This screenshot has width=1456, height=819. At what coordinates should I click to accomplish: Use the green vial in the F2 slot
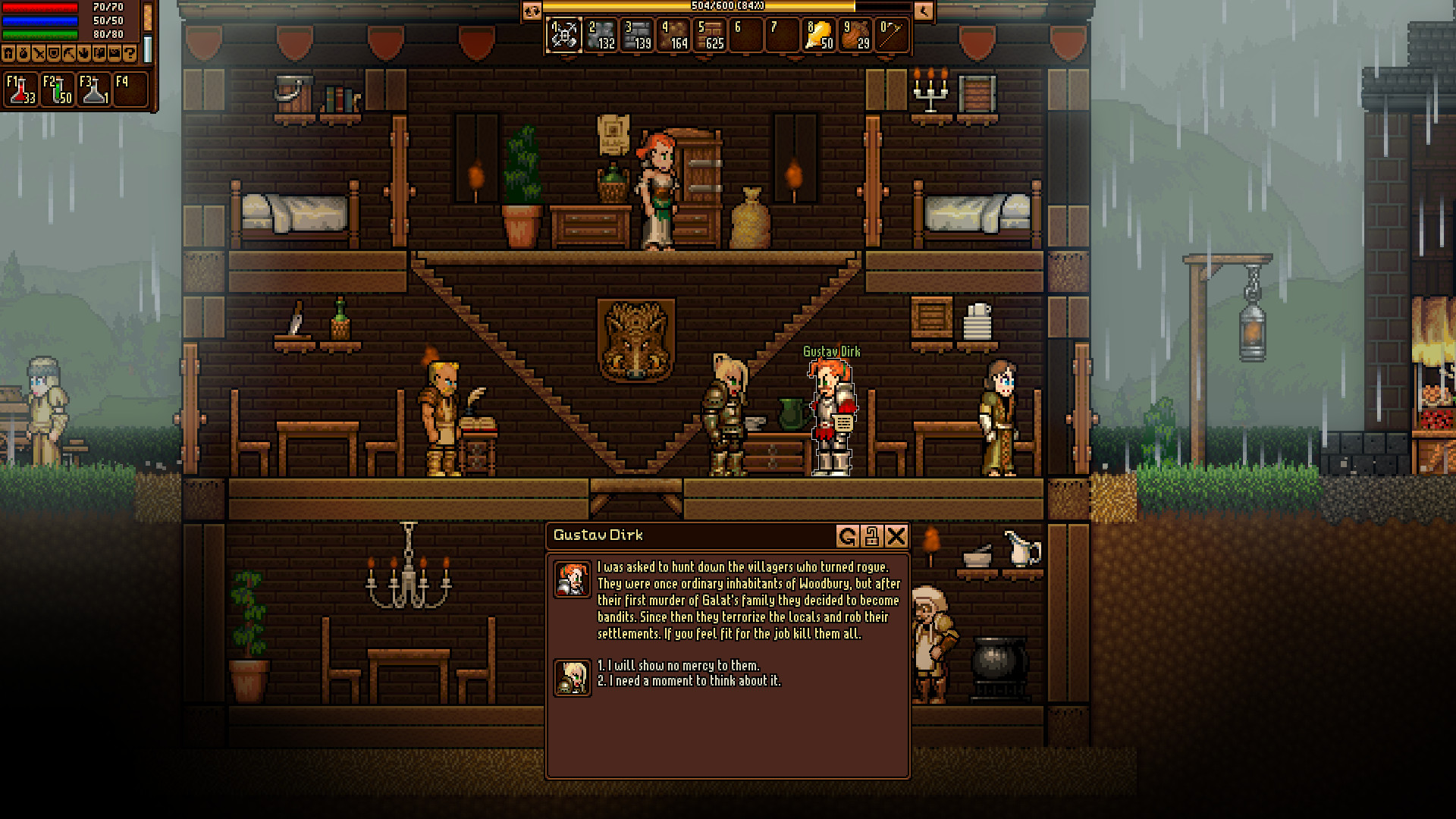[x=58, y=89]
